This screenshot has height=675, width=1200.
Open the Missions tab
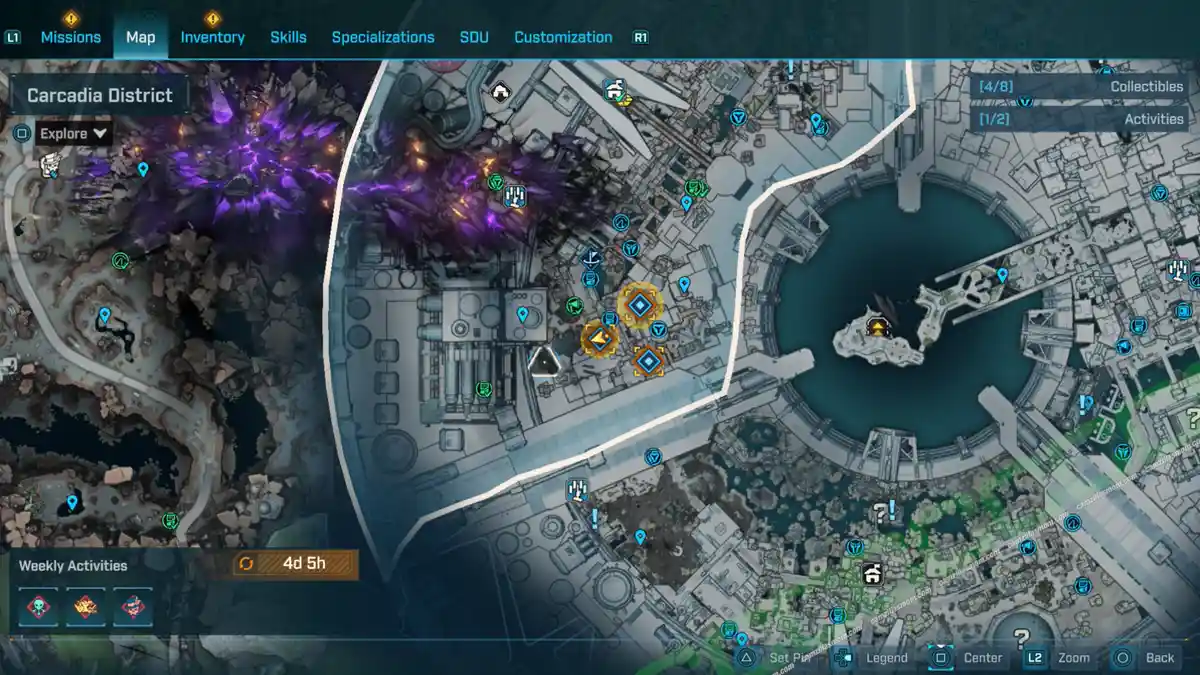(70, 37)
